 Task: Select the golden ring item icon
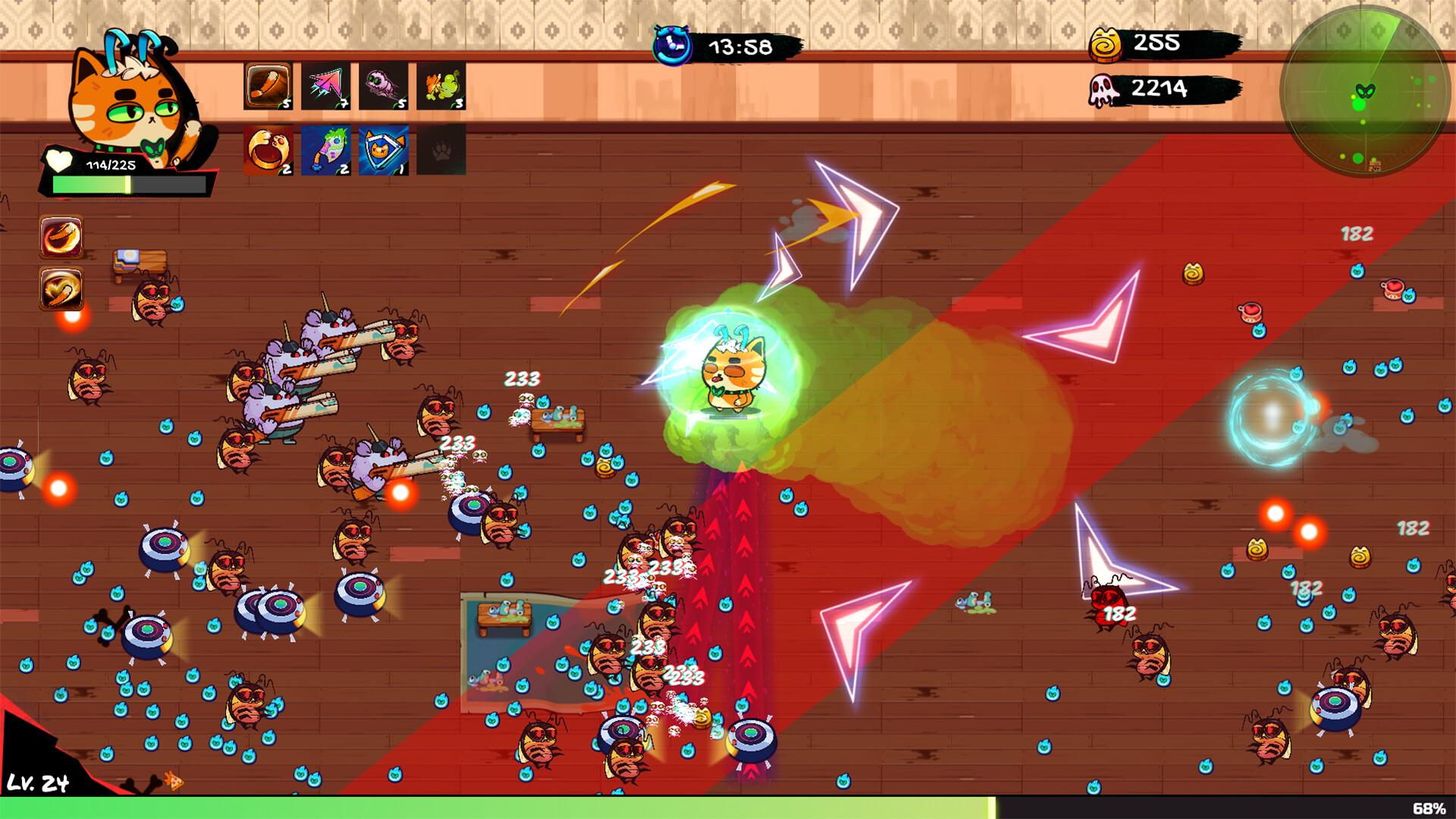(x=267, y=145)
